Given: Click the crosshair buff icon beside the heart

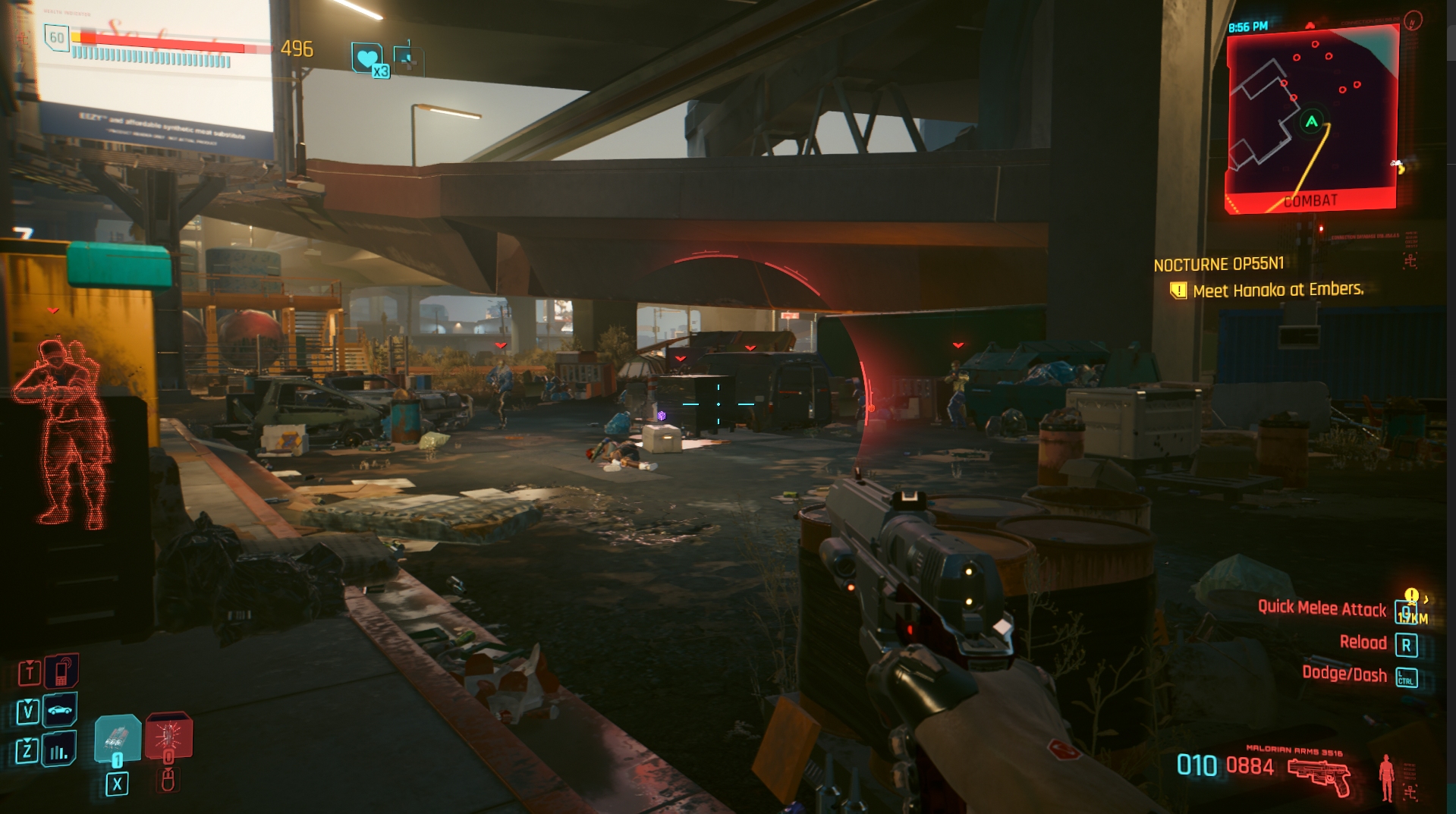Looking at the screenshot, I should [x=407, y=57].
